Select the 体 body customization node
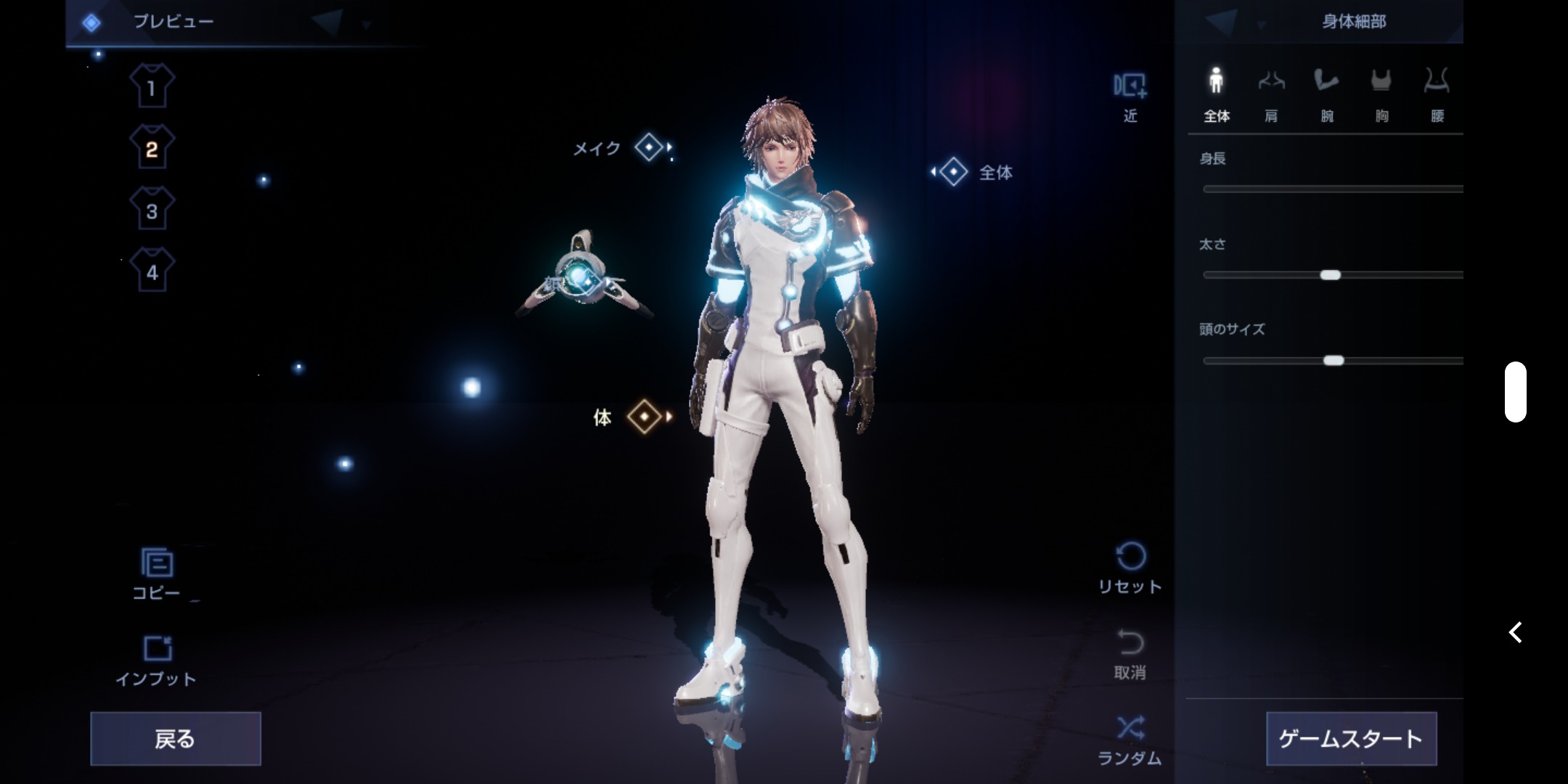This screenshot has width=1568, height=784. (x=644, y=417)
